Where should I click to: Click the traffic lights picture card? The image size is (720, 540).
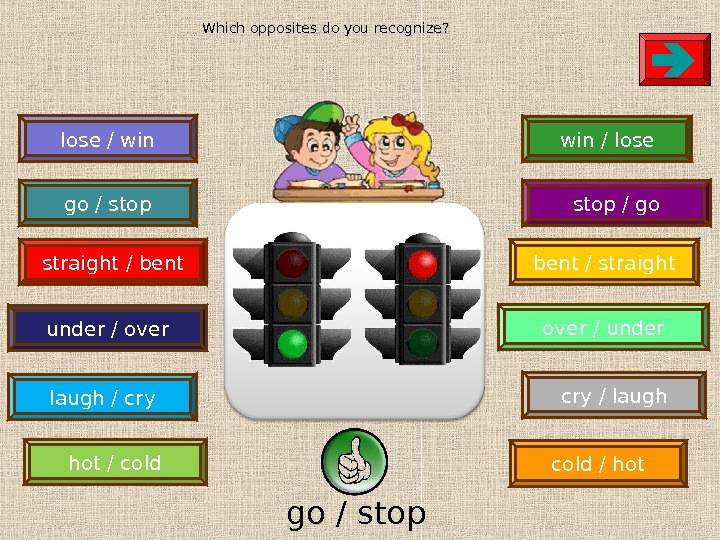pos(355,309)
